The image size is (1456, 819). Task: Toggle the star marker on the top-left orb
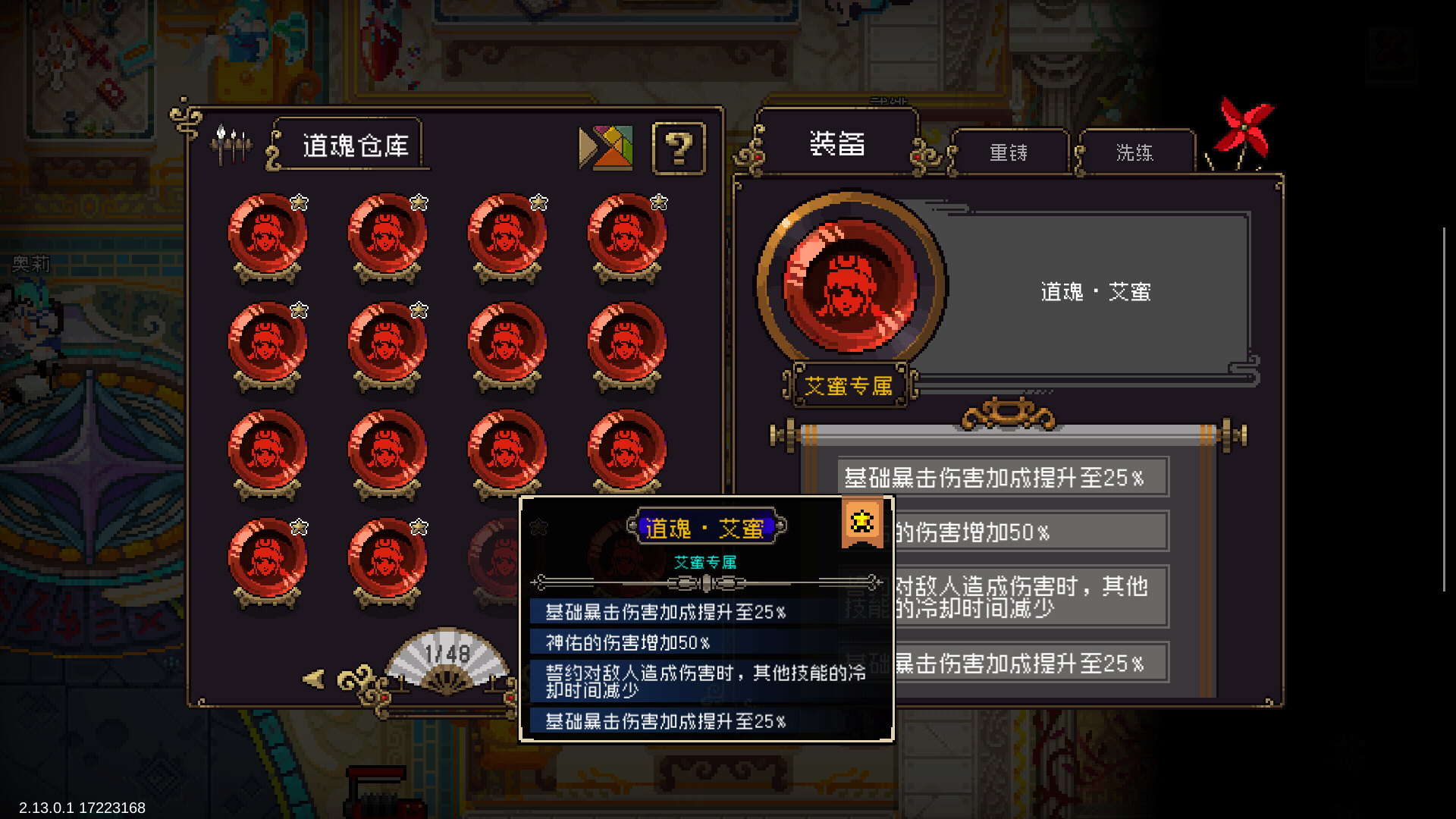click(x=301, y=202)
